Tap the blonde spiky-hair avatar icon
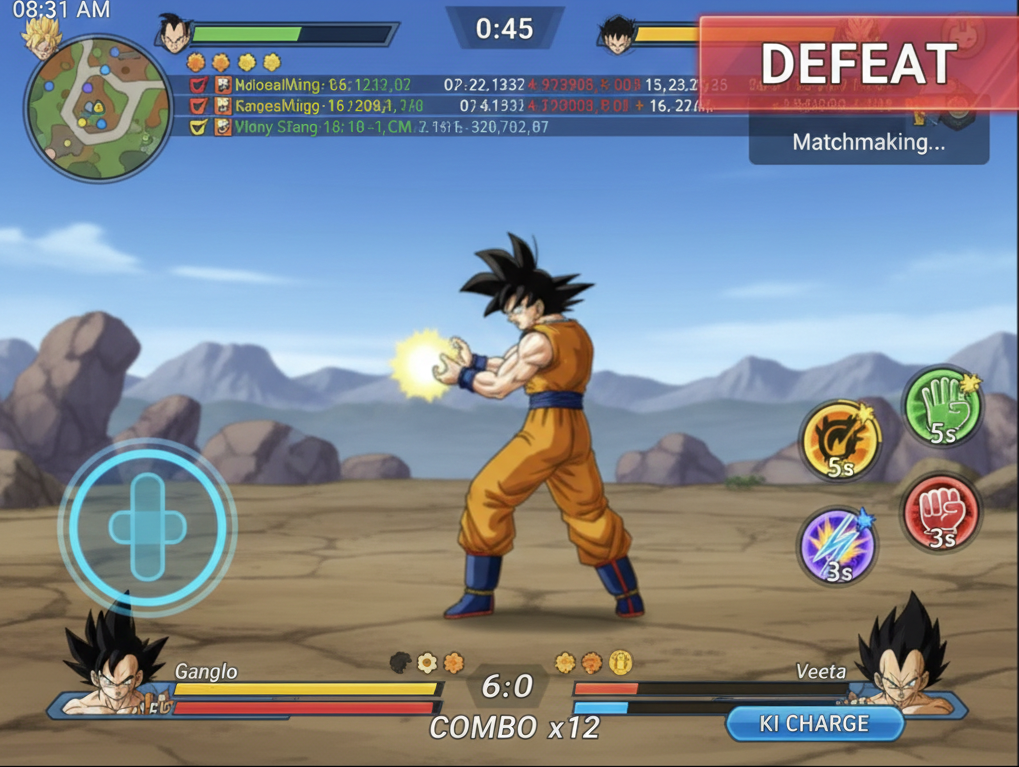This screenshot has width=1019, height=767. [x=41, y=36]
